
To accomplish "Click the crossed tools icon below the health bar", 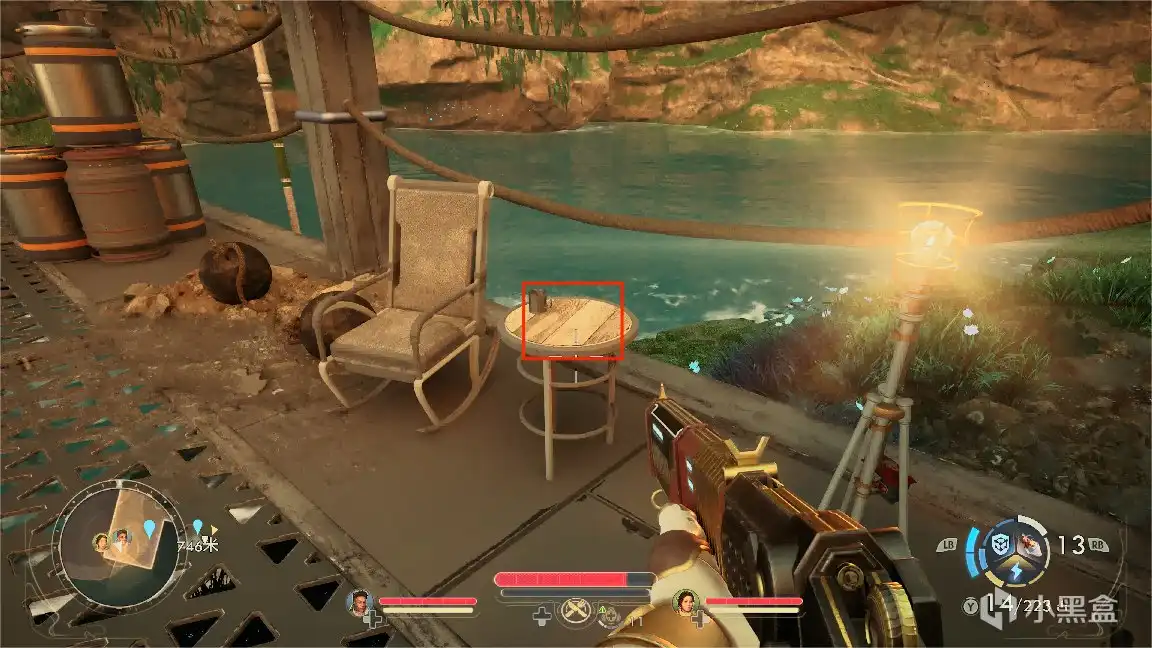I will (x=574, y=609).
